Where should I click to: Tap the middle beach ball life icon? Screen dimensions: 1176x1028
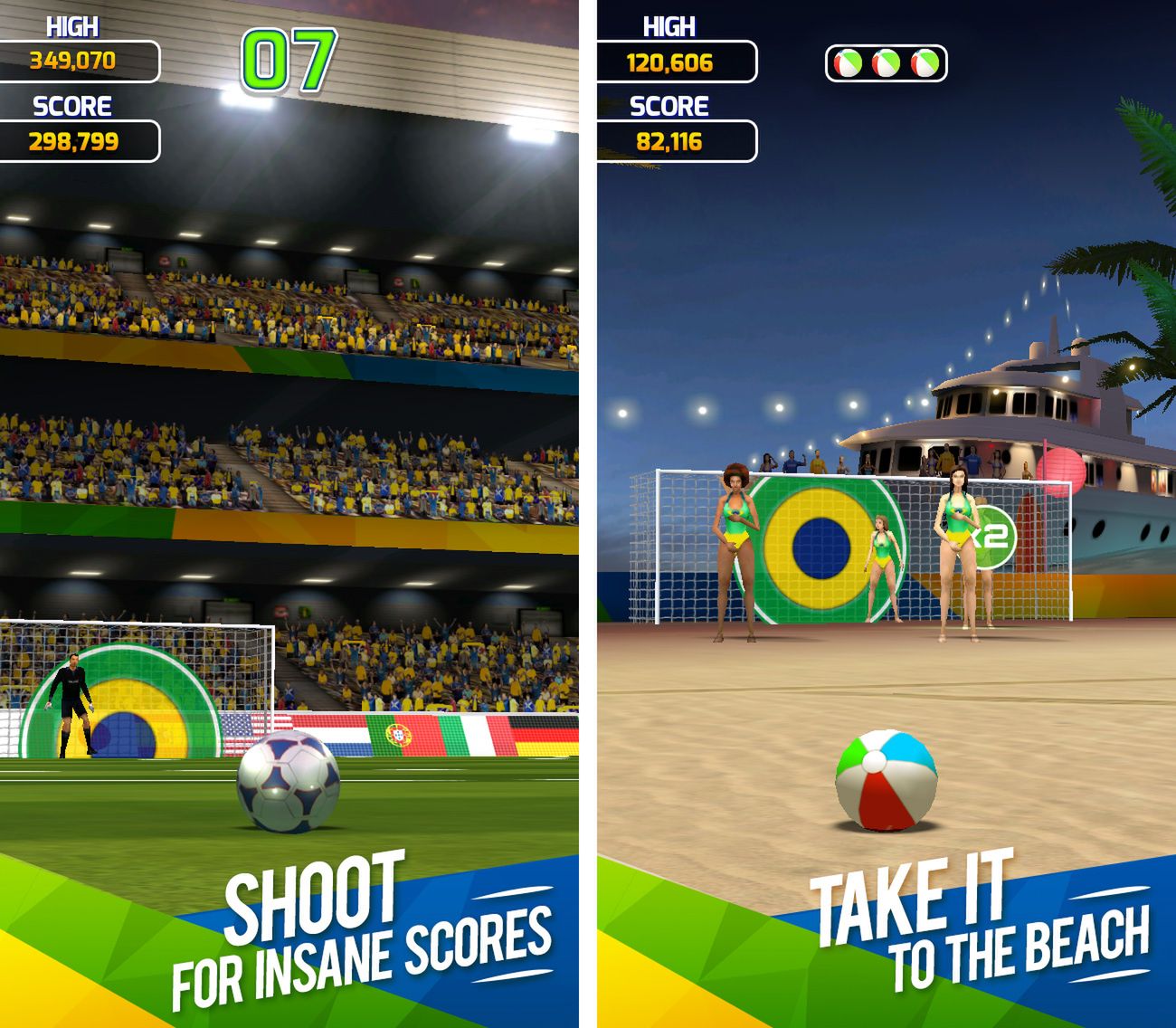(885, 64)
